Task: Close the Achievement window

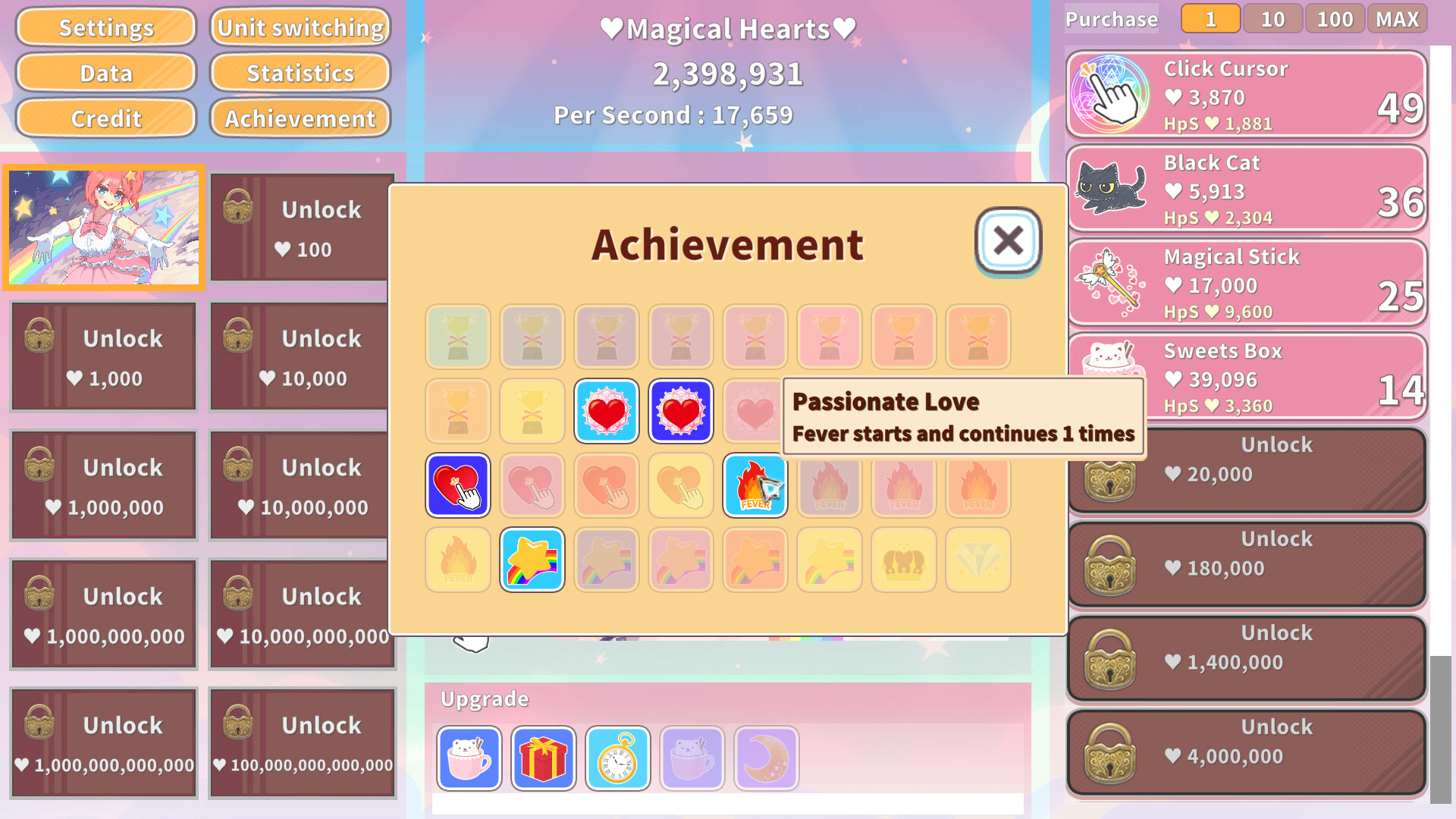Action: point(1007,241)
